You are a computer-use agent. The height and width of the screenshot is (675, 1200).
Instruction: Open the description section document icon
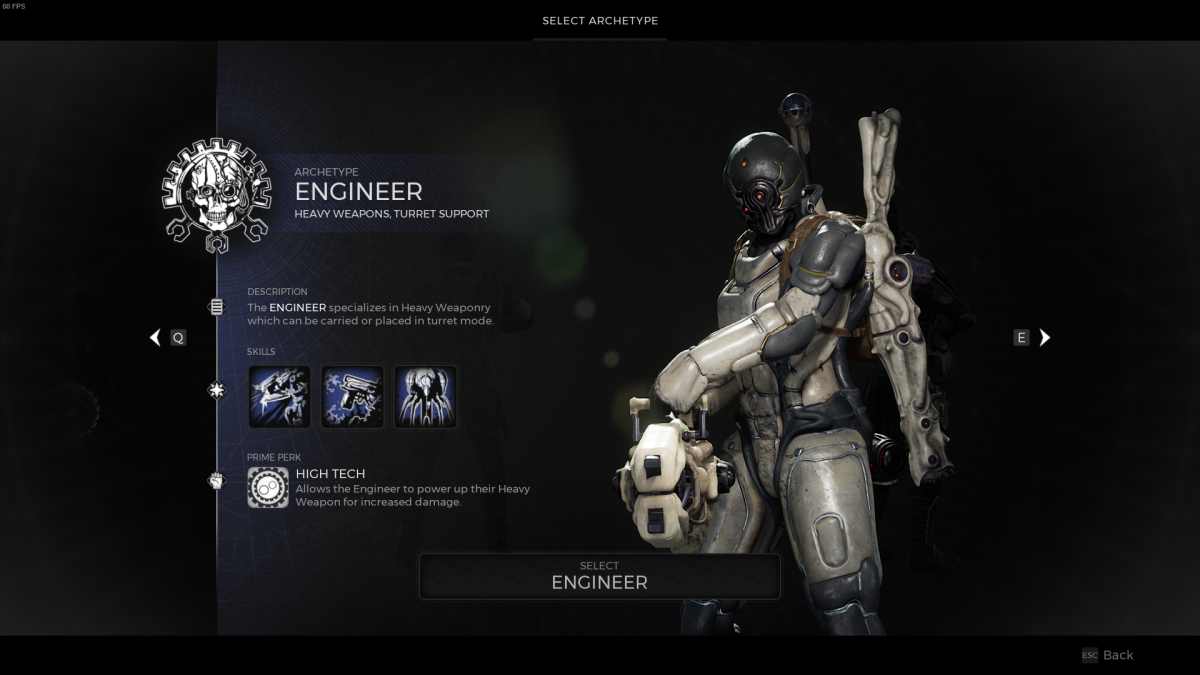(x=217, y=307)
